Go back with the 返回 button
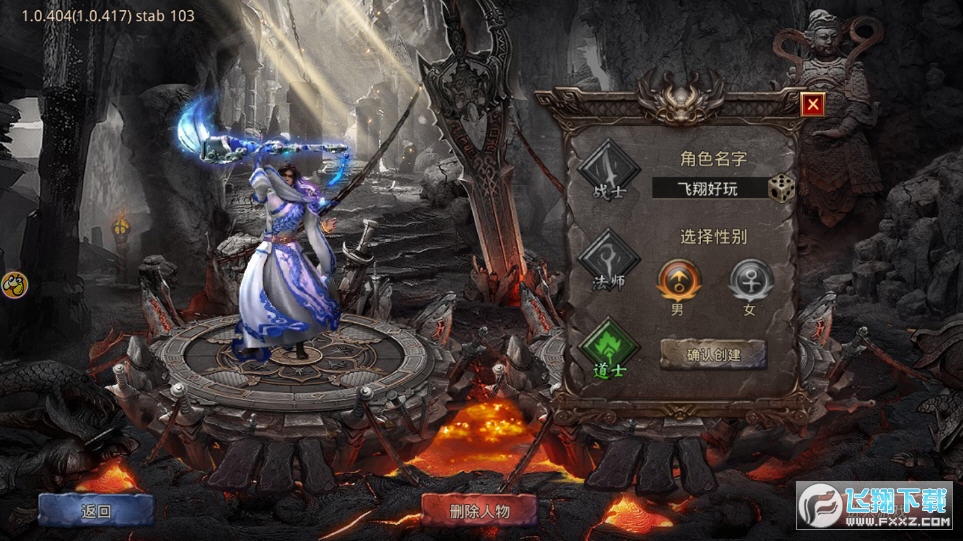 [96, 510]
